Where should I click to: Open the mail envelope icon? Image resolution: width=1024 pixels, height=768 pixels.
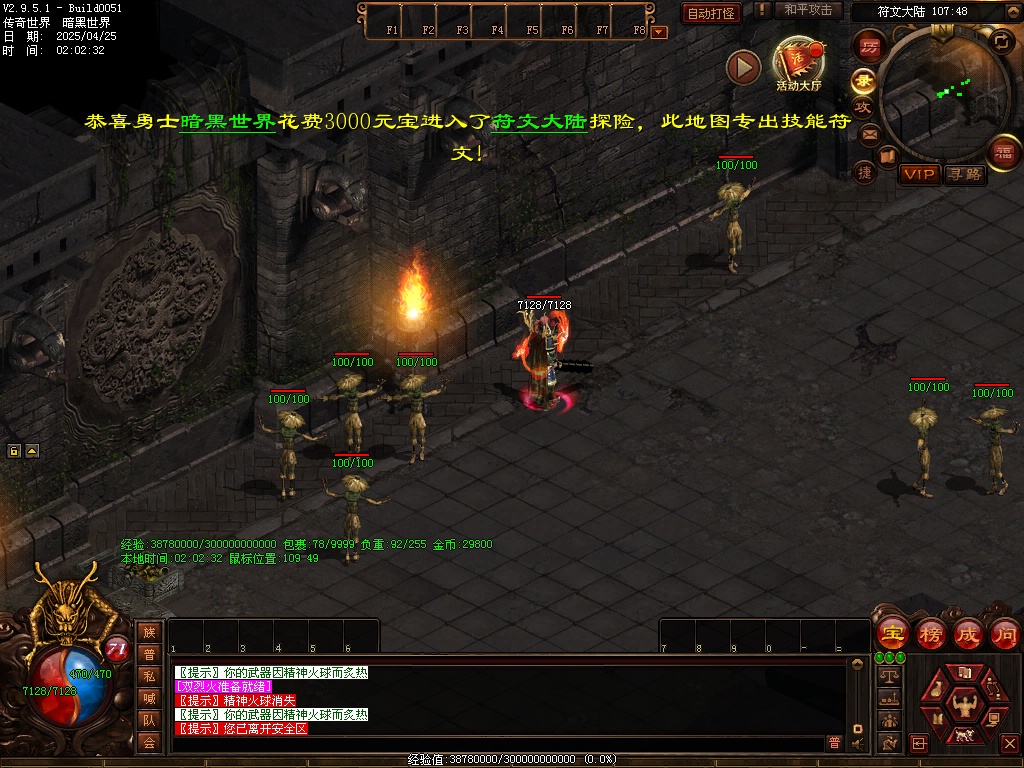tap(869, 134)
